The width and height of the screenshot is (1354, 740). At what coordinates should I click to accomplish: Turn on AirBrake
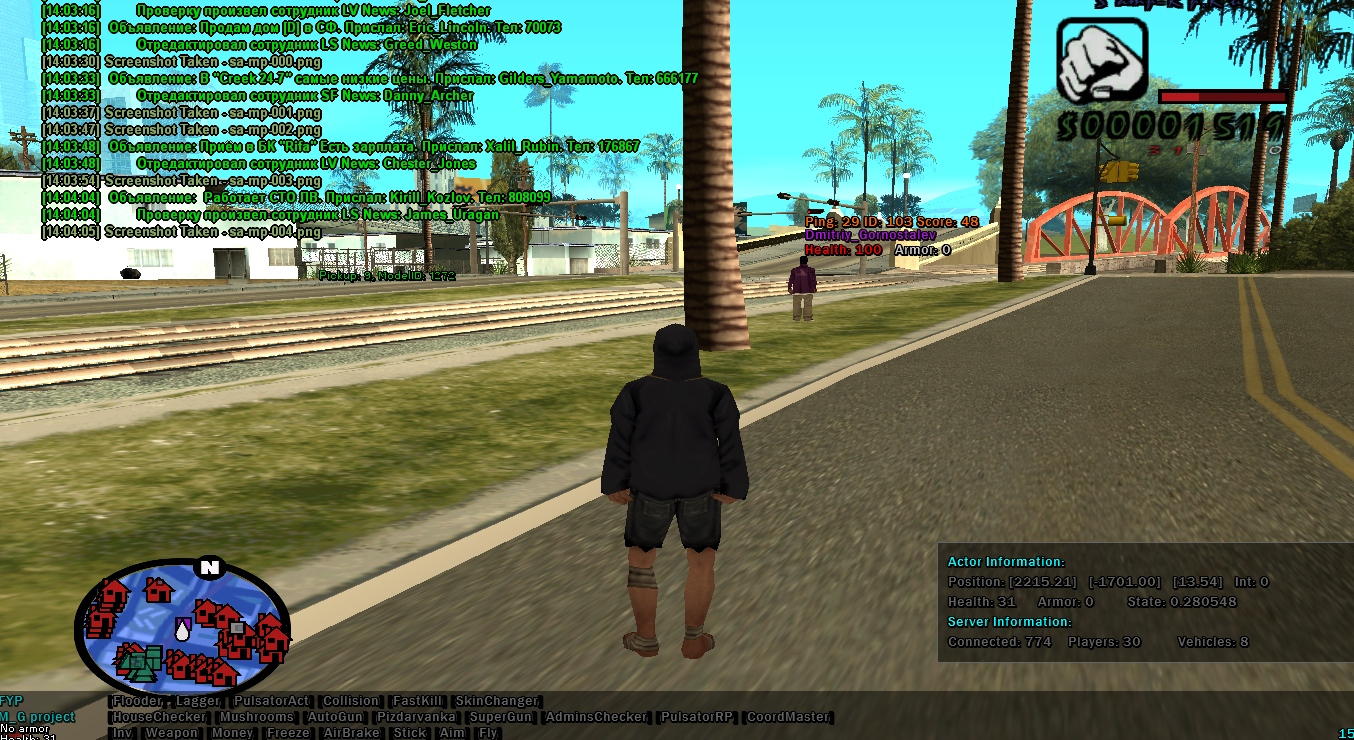click(x=352, y=733)
